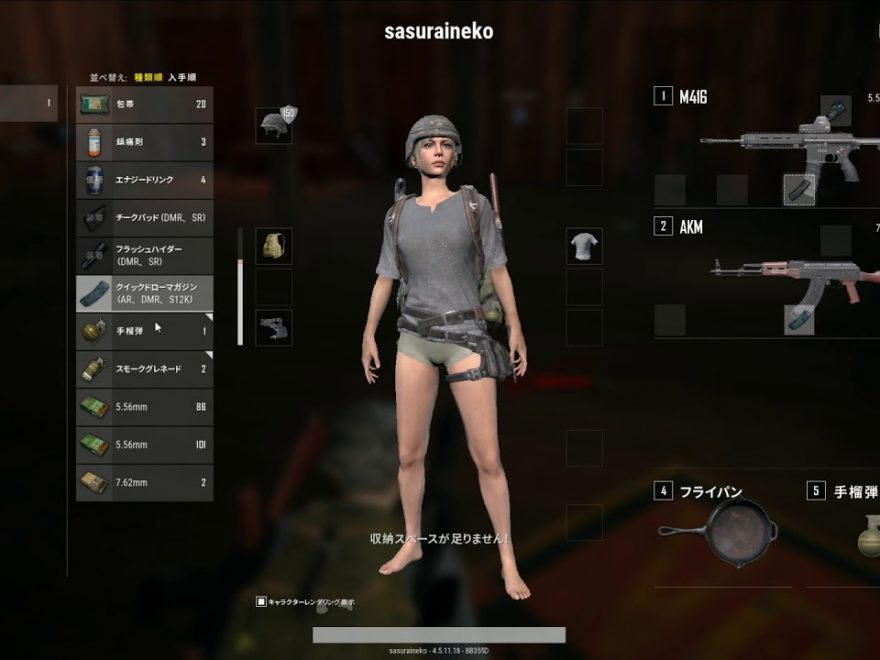Click the 手榴弾 row in the inventory list
The height and width of the screenshot is (660, 880).
tap(144, 330)
